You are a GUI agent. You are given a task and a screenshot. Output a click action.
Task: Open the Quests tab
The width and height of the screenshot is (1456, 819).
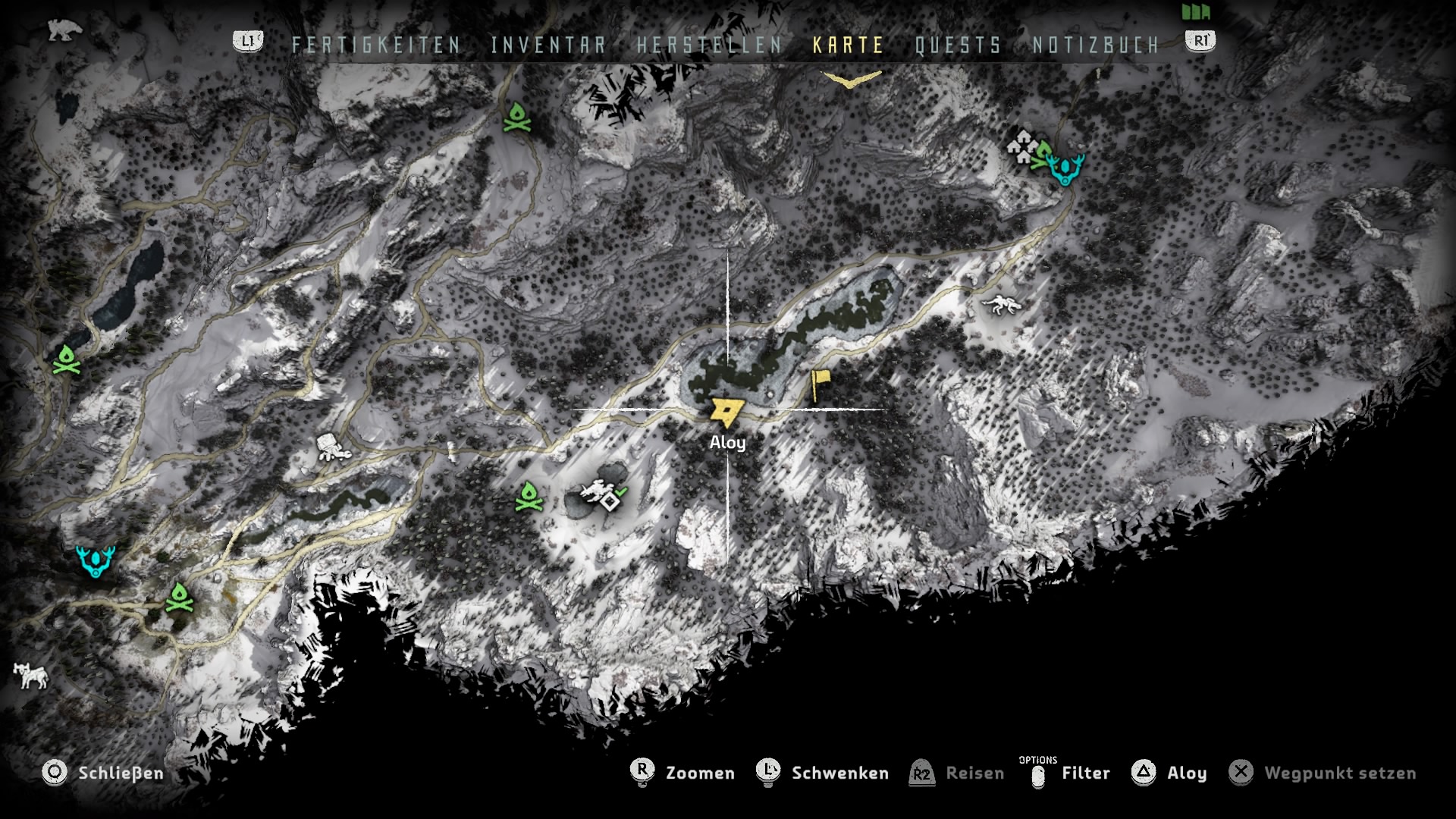(x=958, y=45)
